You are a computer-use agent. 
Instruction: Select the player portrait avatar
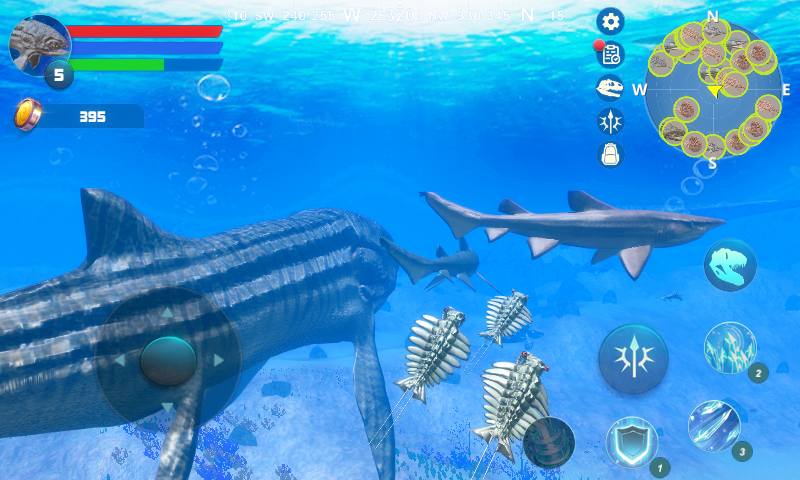click(x=40, y=43)
